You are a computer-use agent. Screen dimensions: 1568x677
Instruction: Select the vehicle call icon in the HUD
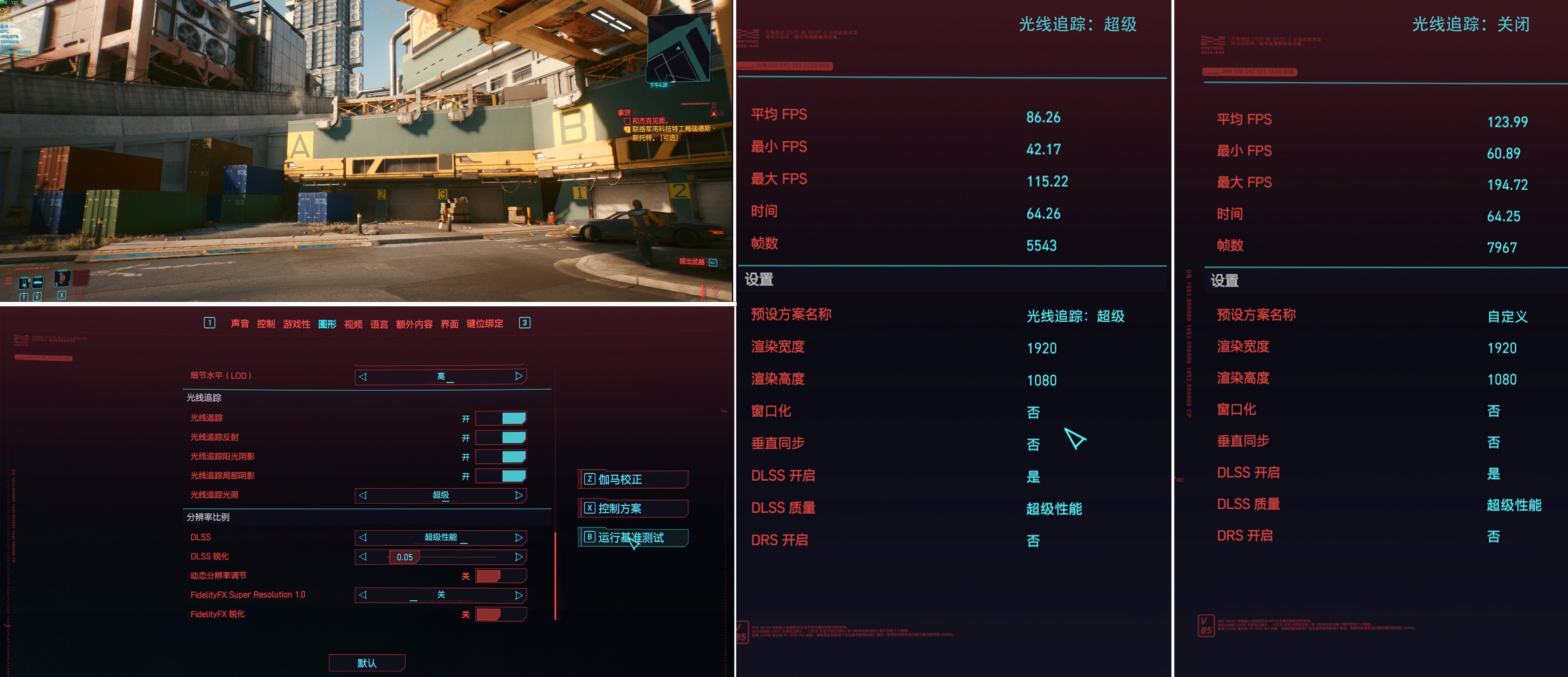(38, 283)
